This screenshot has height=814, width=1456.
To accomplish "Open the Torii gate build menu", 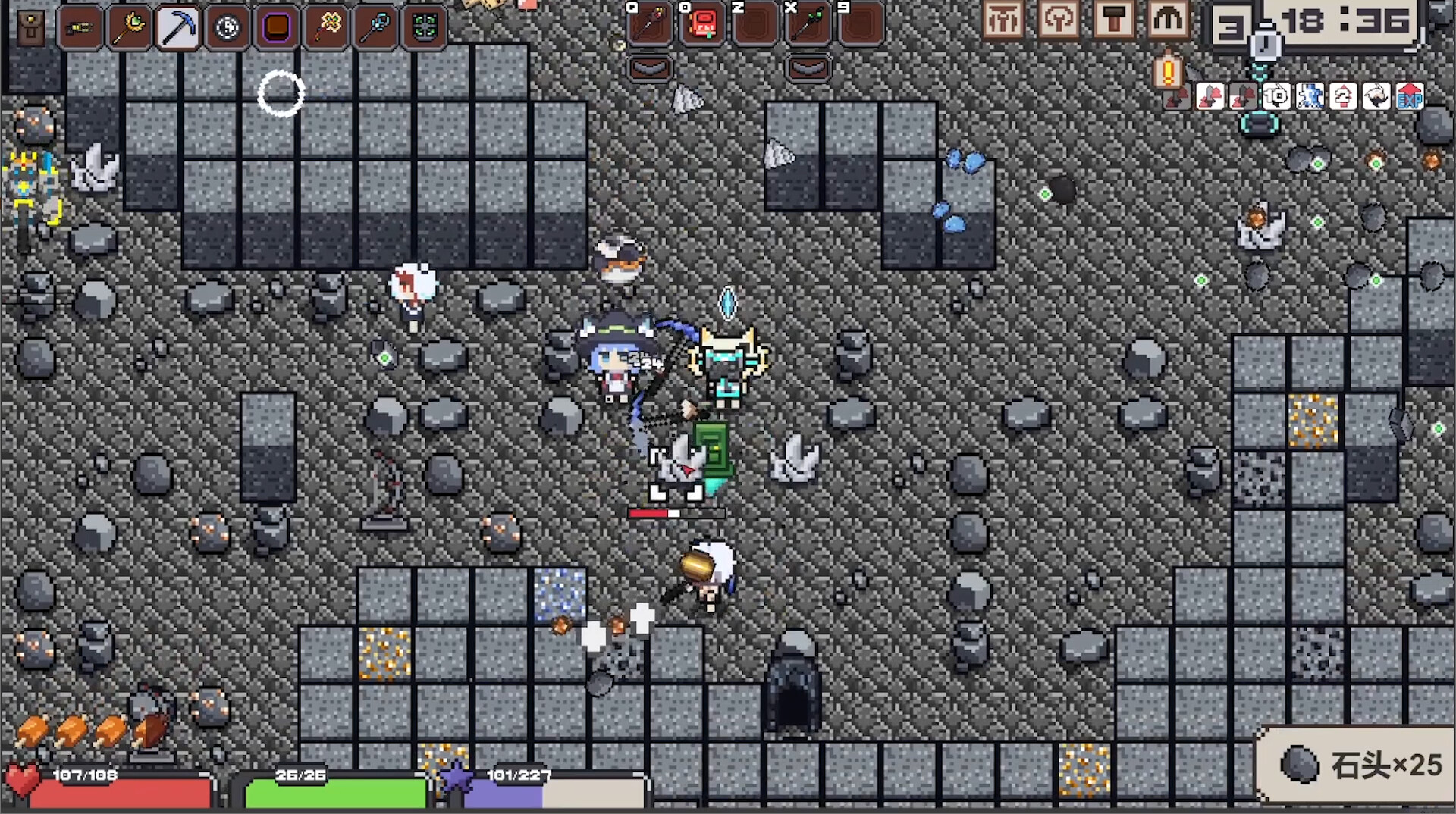I will (1003, 20).
